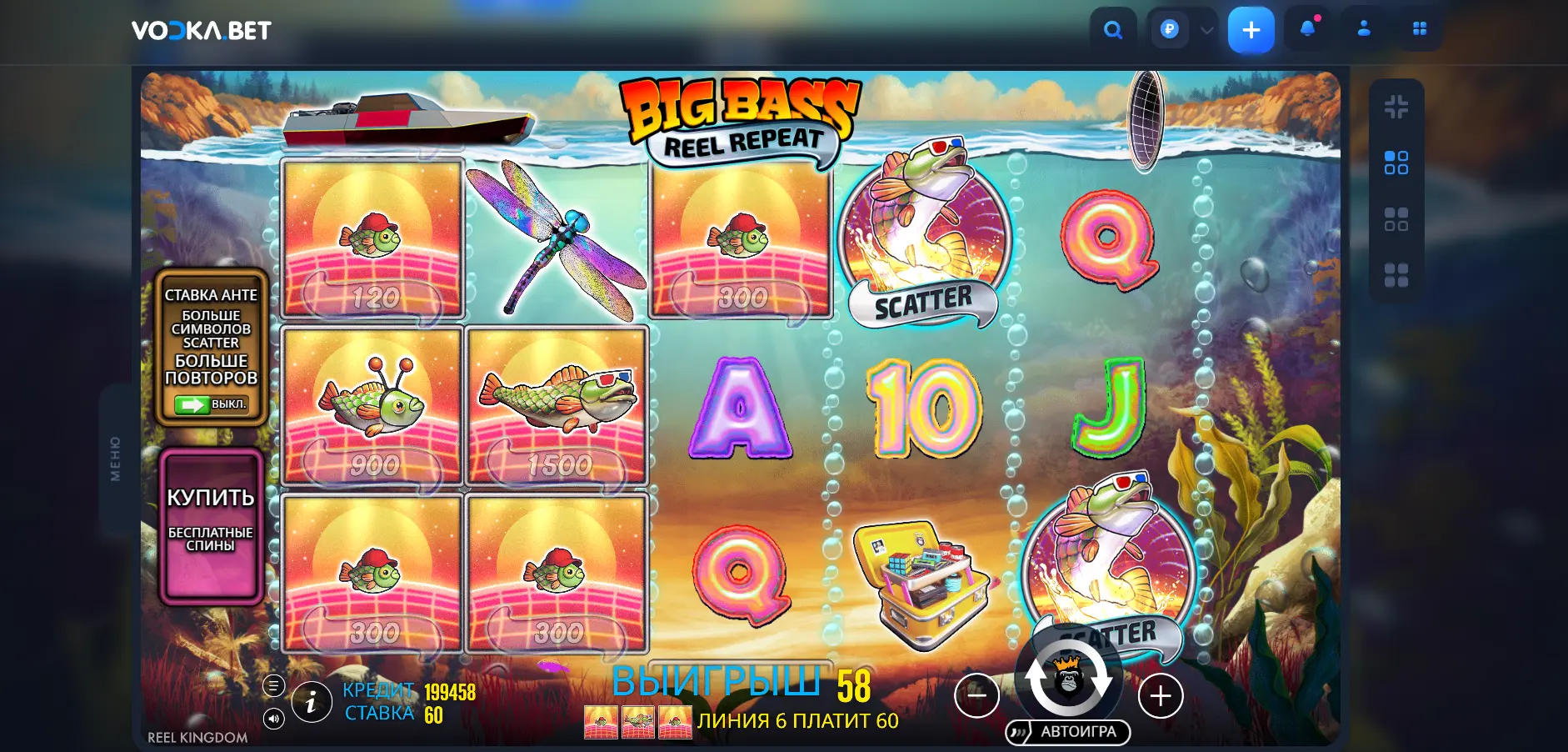Open the user profile menu
The height and width of the screenshot is (752, 1568).
1364,29
